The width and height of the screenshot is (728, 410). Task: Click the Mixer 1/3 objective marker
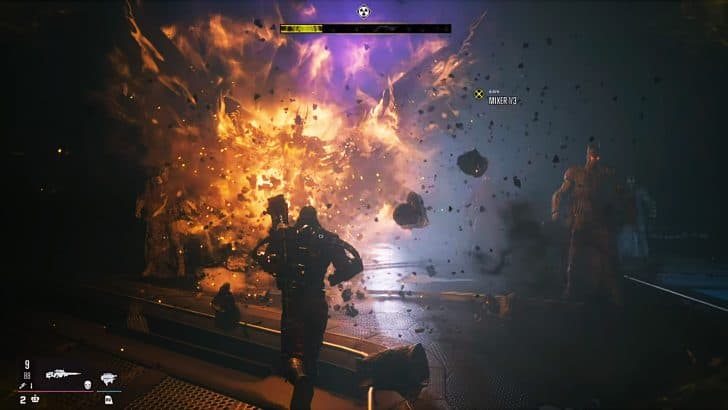479,94
